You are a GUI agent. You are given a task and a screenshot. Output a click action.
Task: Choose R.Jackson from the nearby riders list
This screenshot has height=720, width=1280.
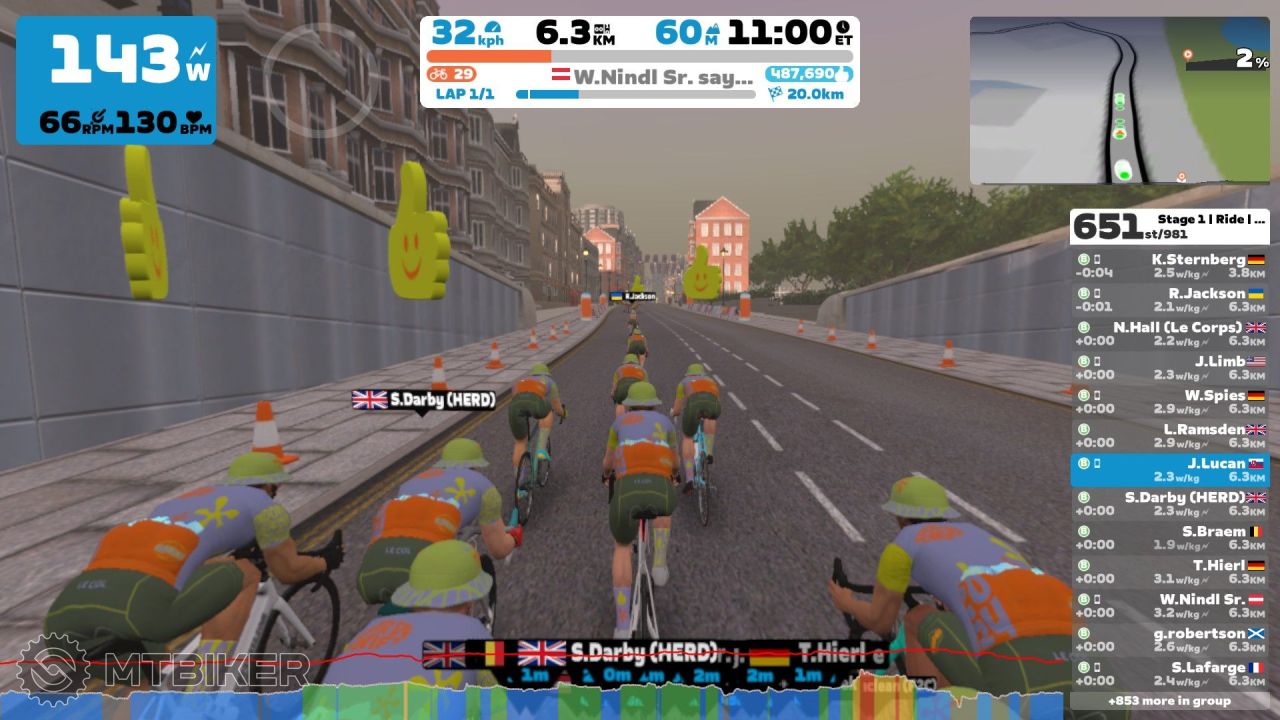1169,300
